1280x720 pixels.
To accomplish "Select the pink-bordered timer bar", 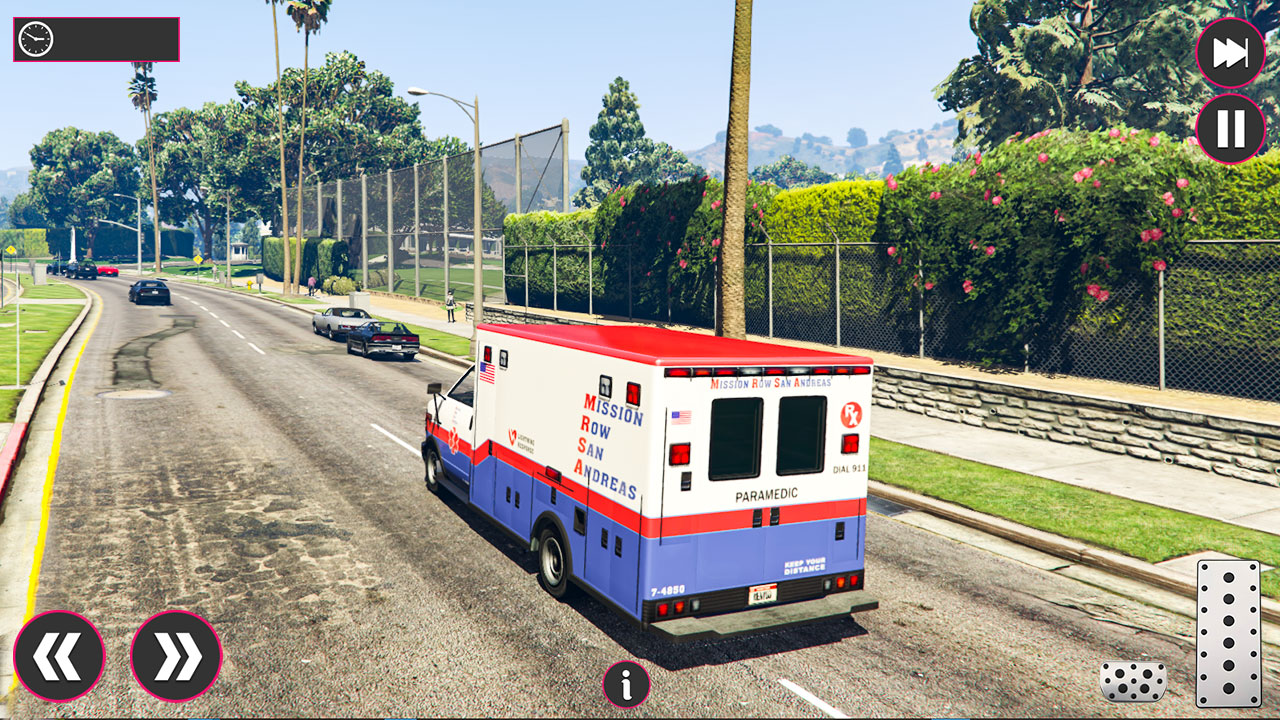I will pyautogui.click(x=95, y=41).
